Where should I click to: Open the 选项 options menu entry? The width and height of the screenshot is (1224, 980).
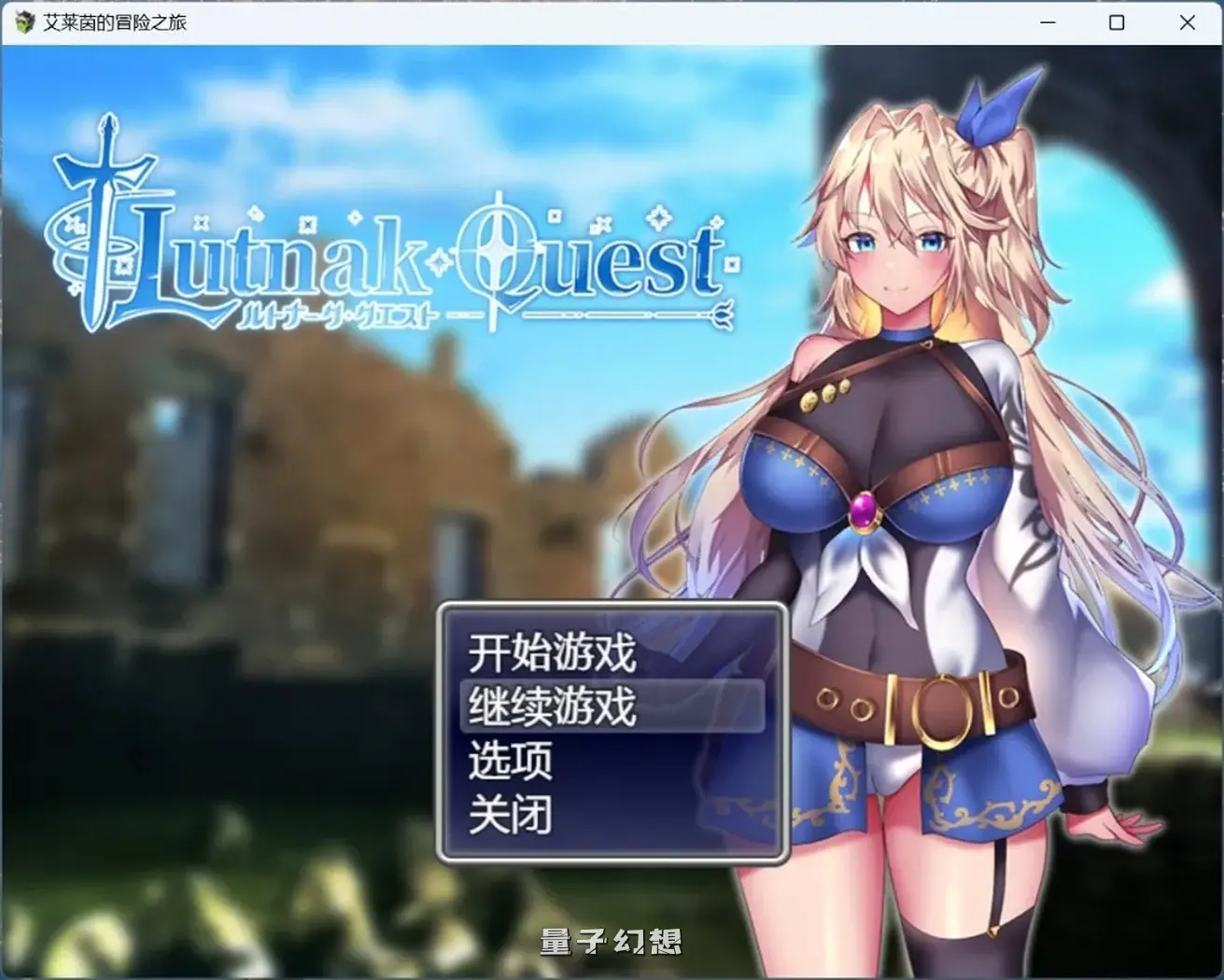tap(510, 760)
